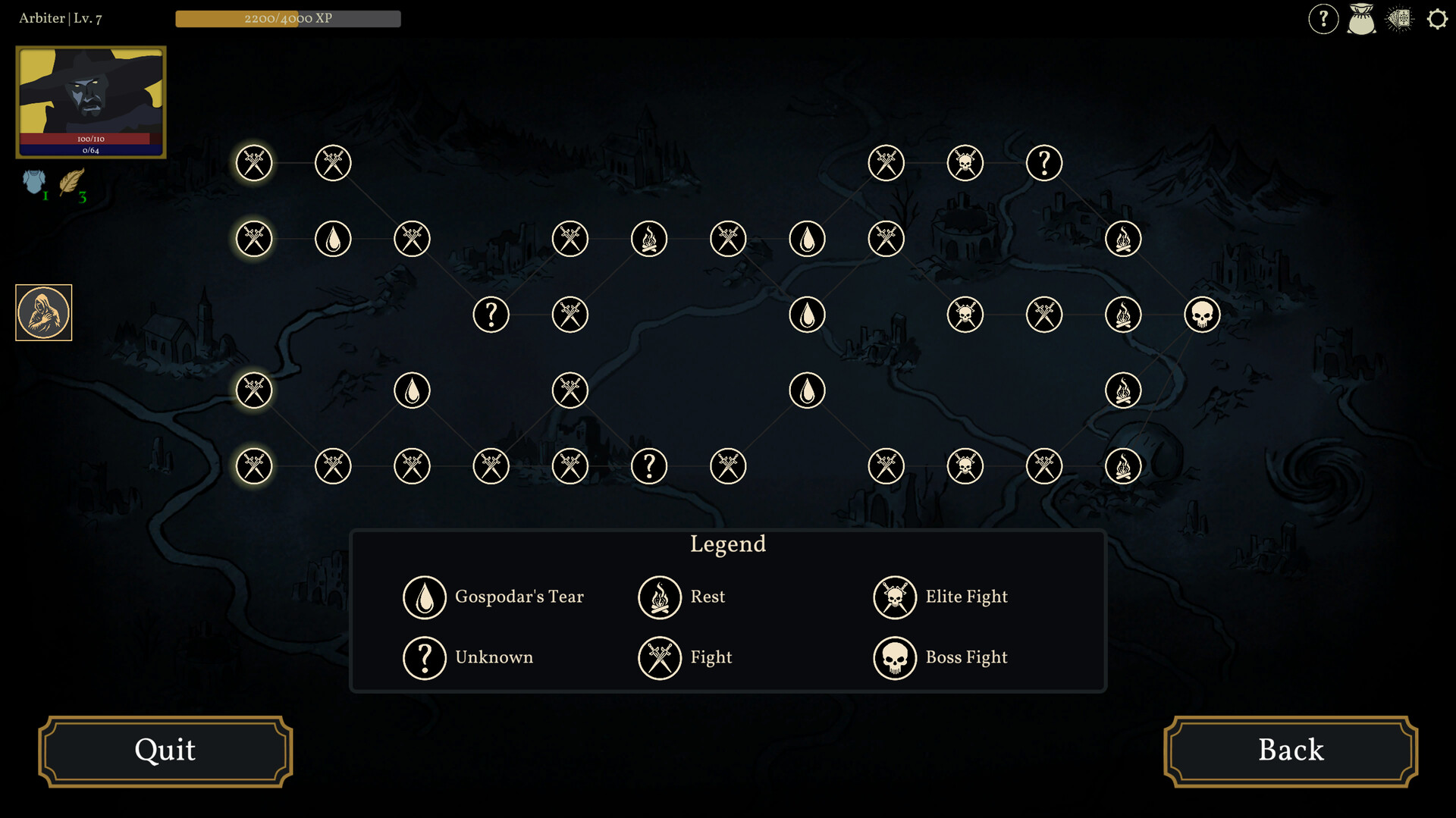Select the Boss Fight skull node on the map

coord(1203,315)
